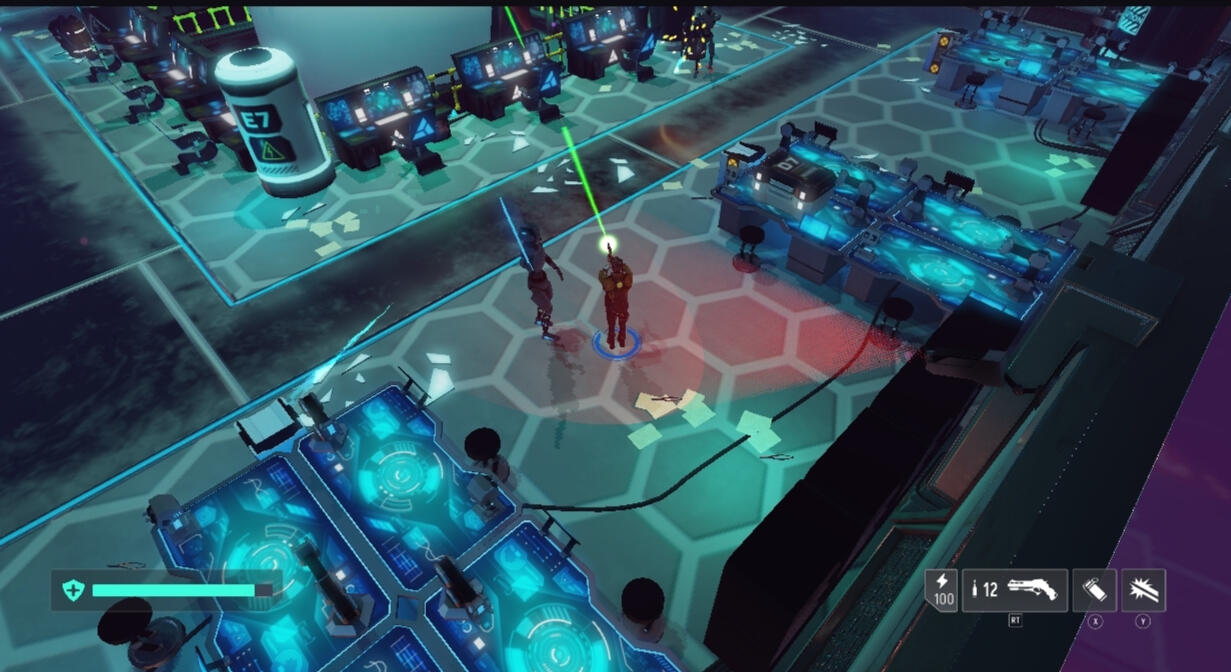
Task: Activate the grenade canister item
Action: (1094, 590)
